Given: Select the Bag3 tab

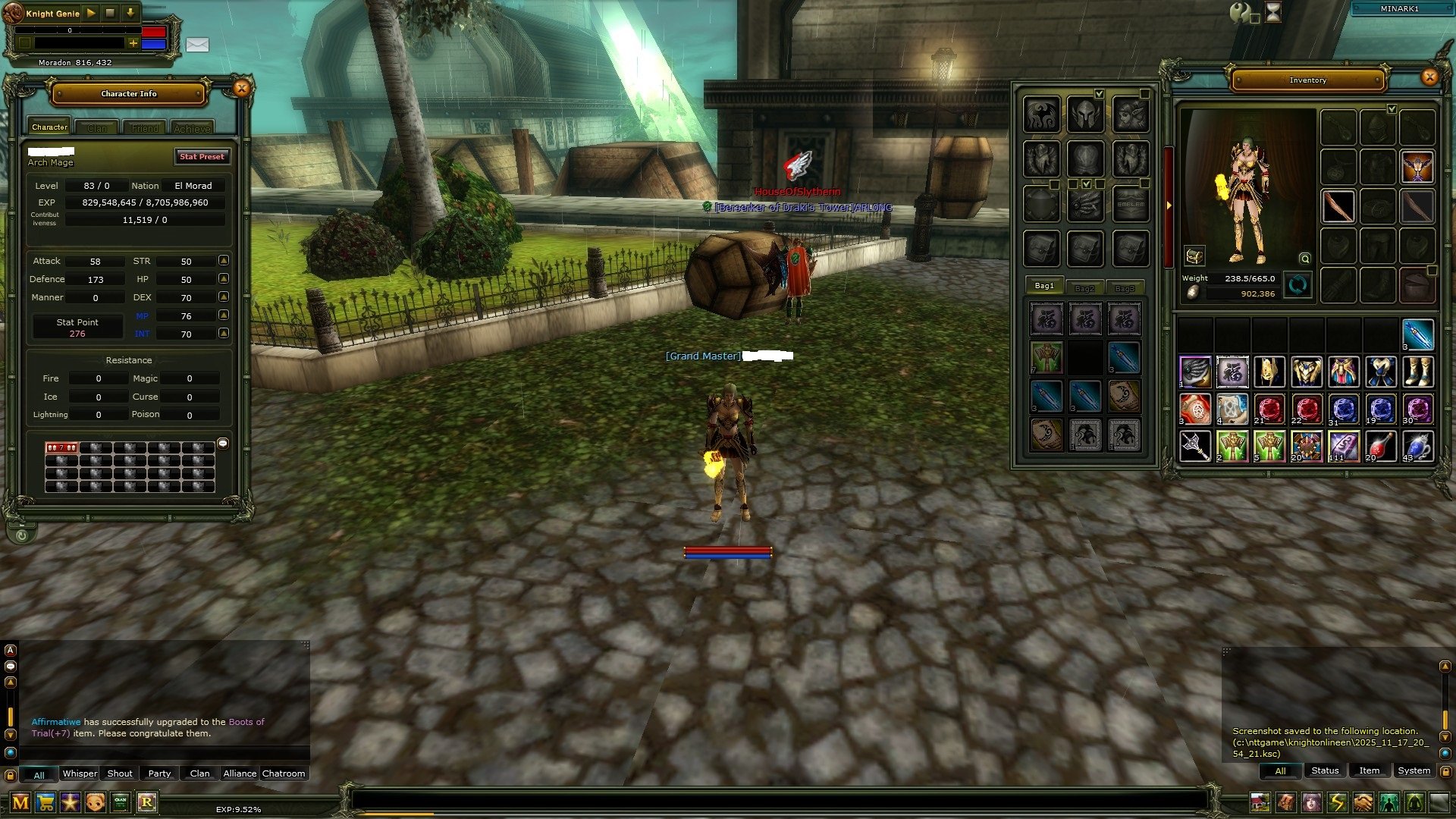Looking at the screenshot, I should pyautogui.click(x=1125, y=287).
